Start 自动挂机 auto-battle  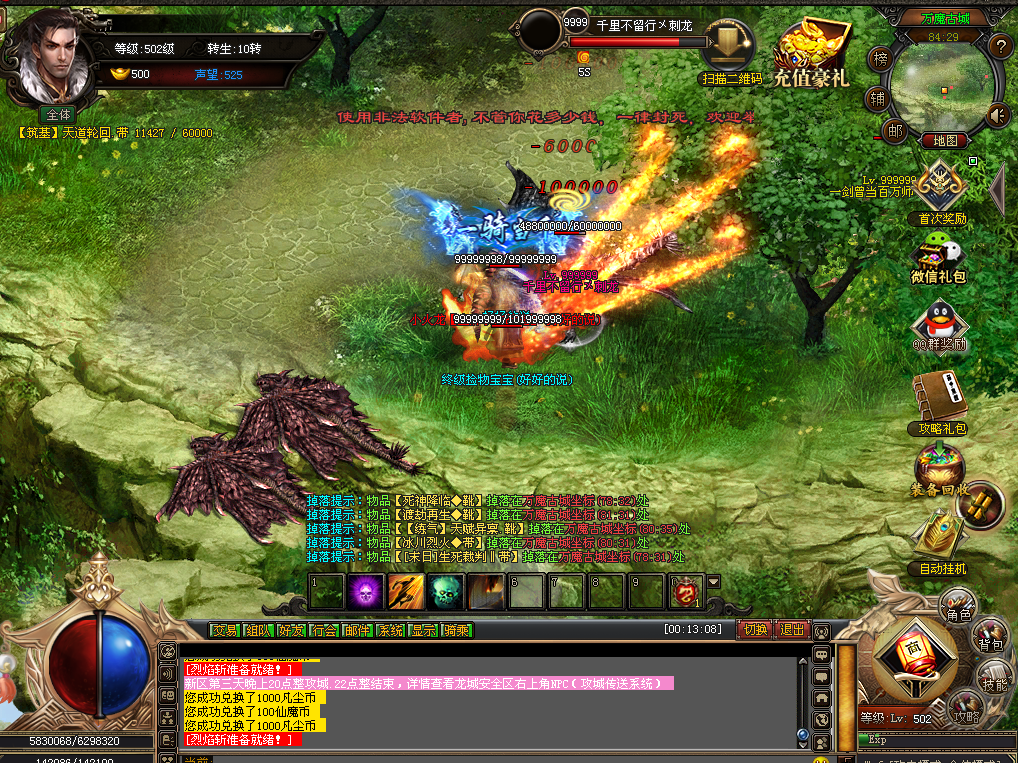(942, 545)
